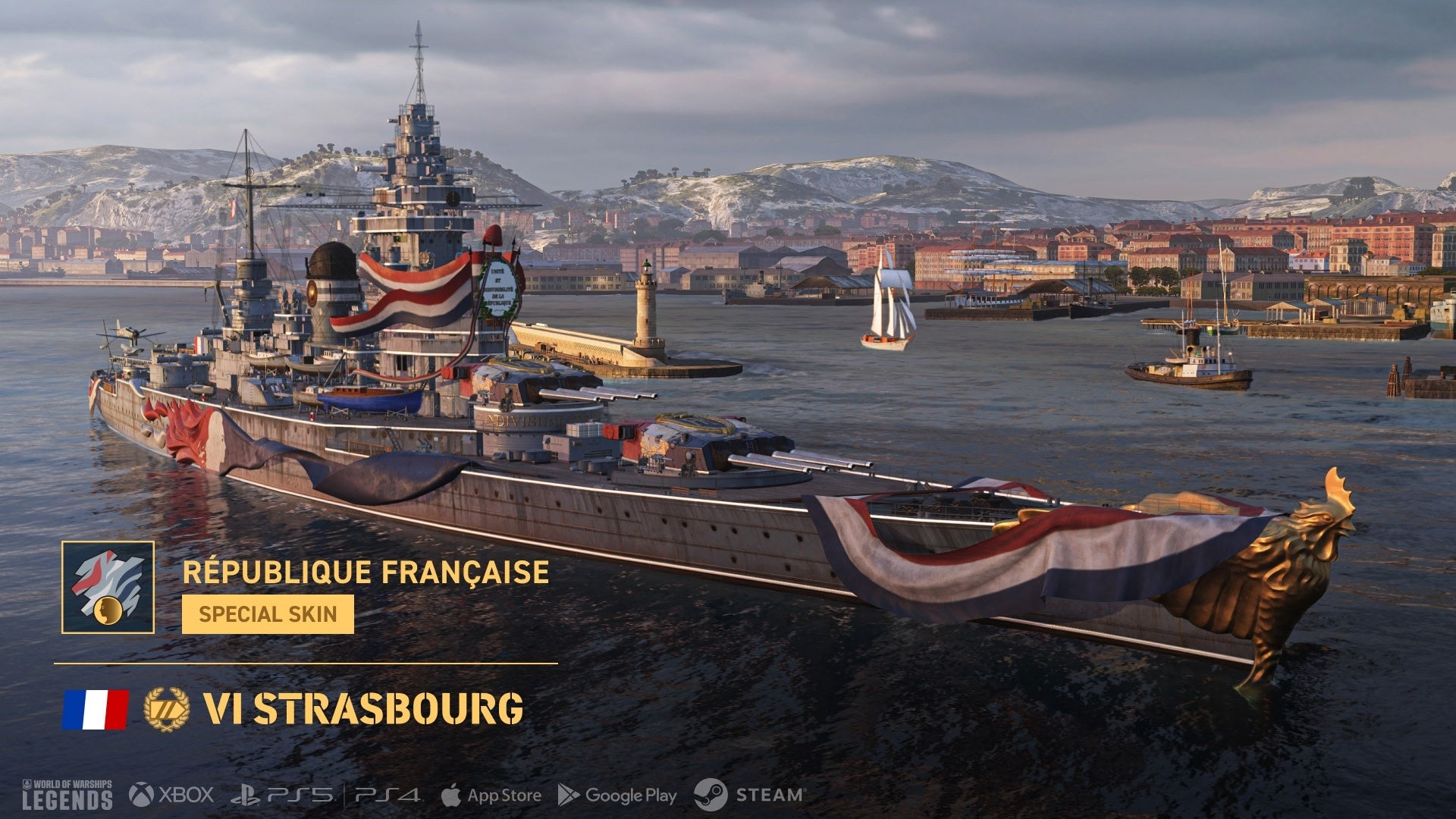The image size is (1456, 819).
Task: Click the French flag icon
Action: point(96,709)
